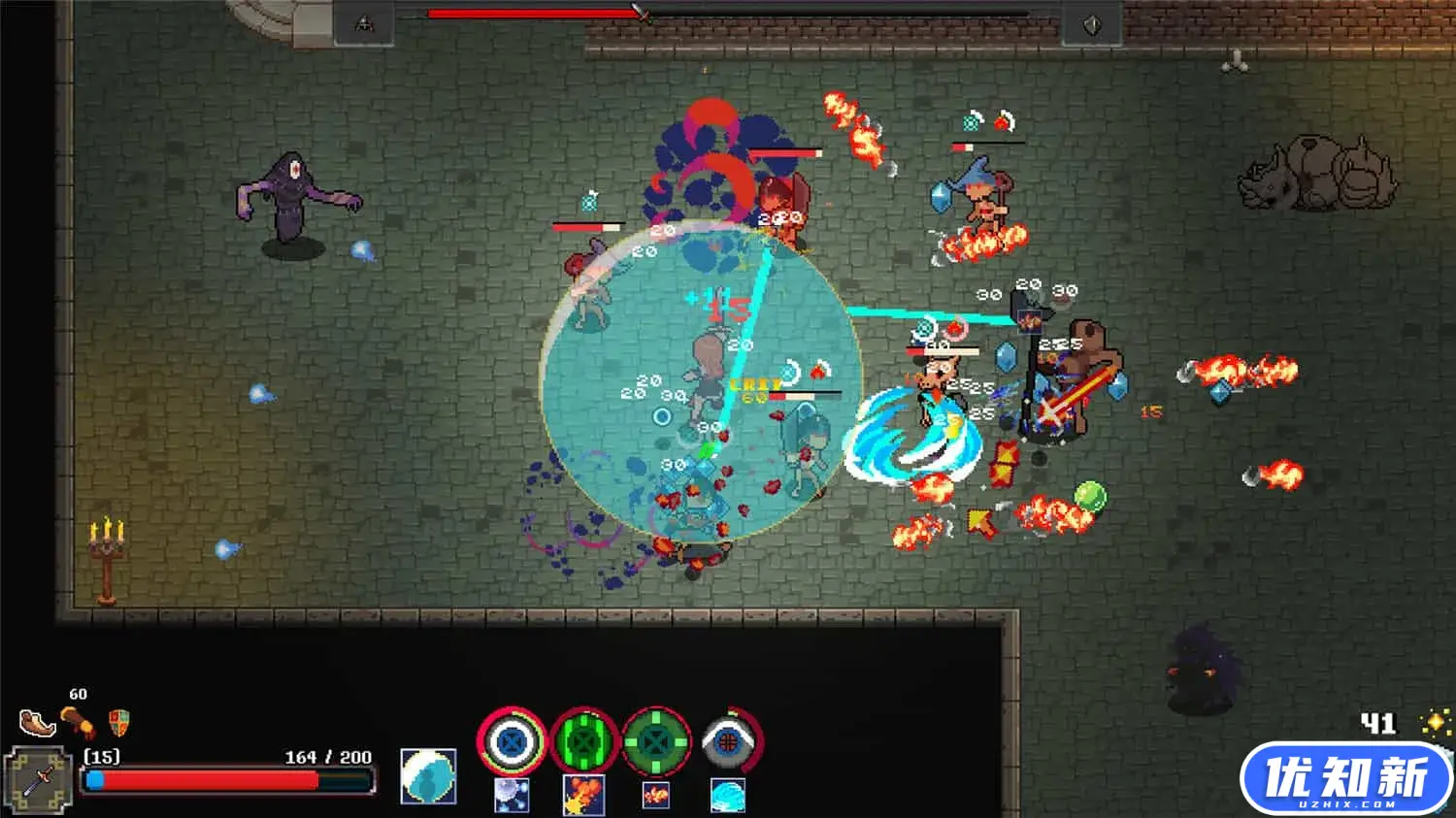The image size is (1456, 818).
Task: Click the bright green barred cooldown dial
Action: tap(584, 743)
